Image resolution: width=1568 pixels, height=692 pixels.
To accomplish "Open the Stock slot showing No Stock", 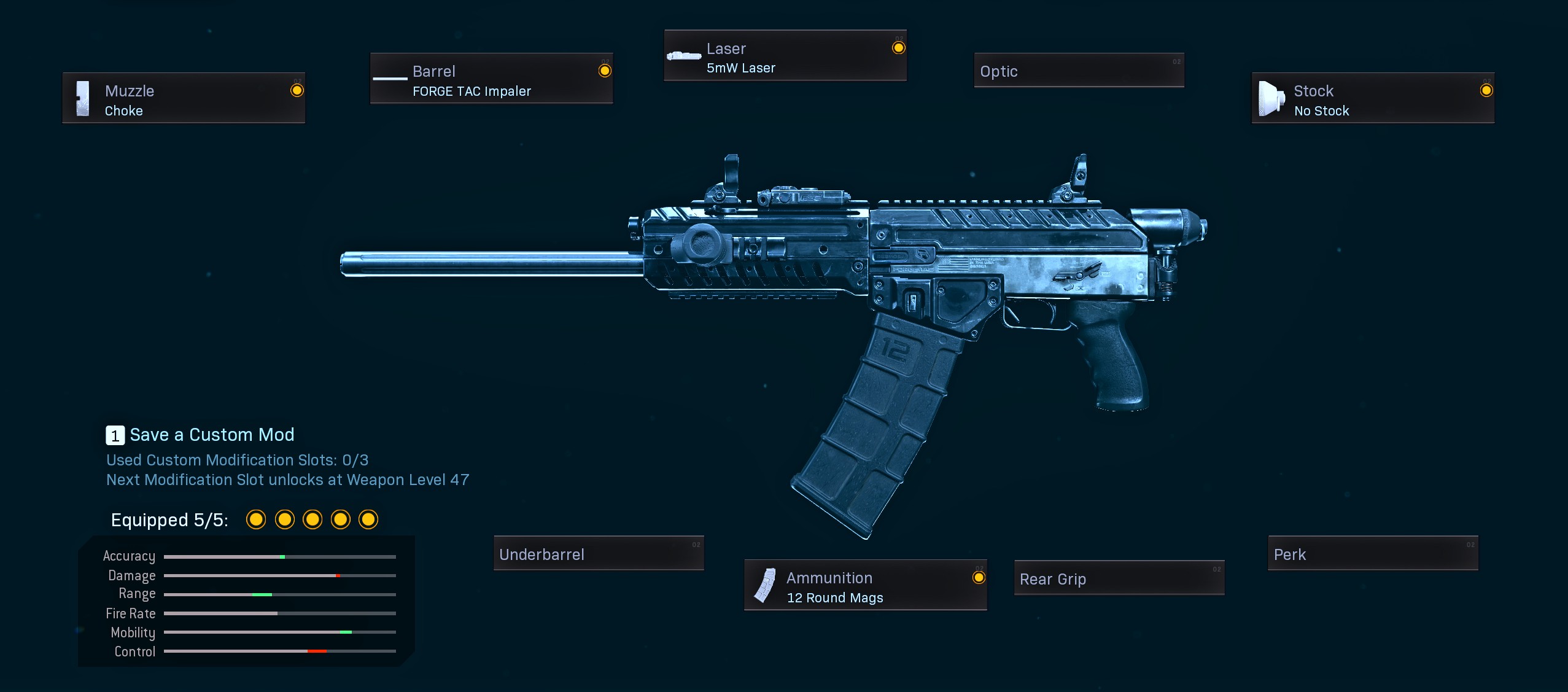I will coord(1373,98).
